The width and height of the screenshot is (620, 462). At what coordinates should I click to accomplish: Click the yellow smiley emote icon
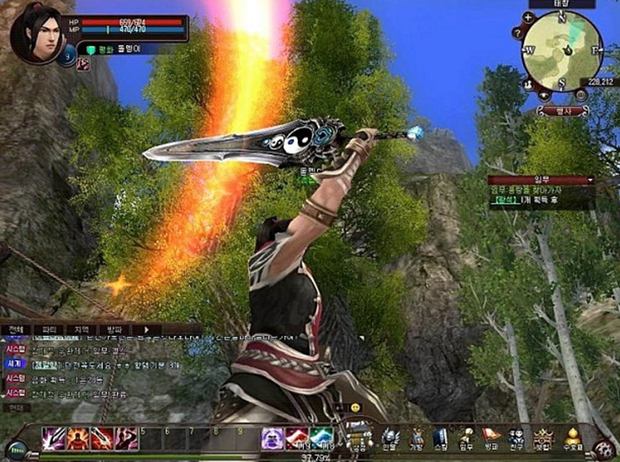pos(354,409)
